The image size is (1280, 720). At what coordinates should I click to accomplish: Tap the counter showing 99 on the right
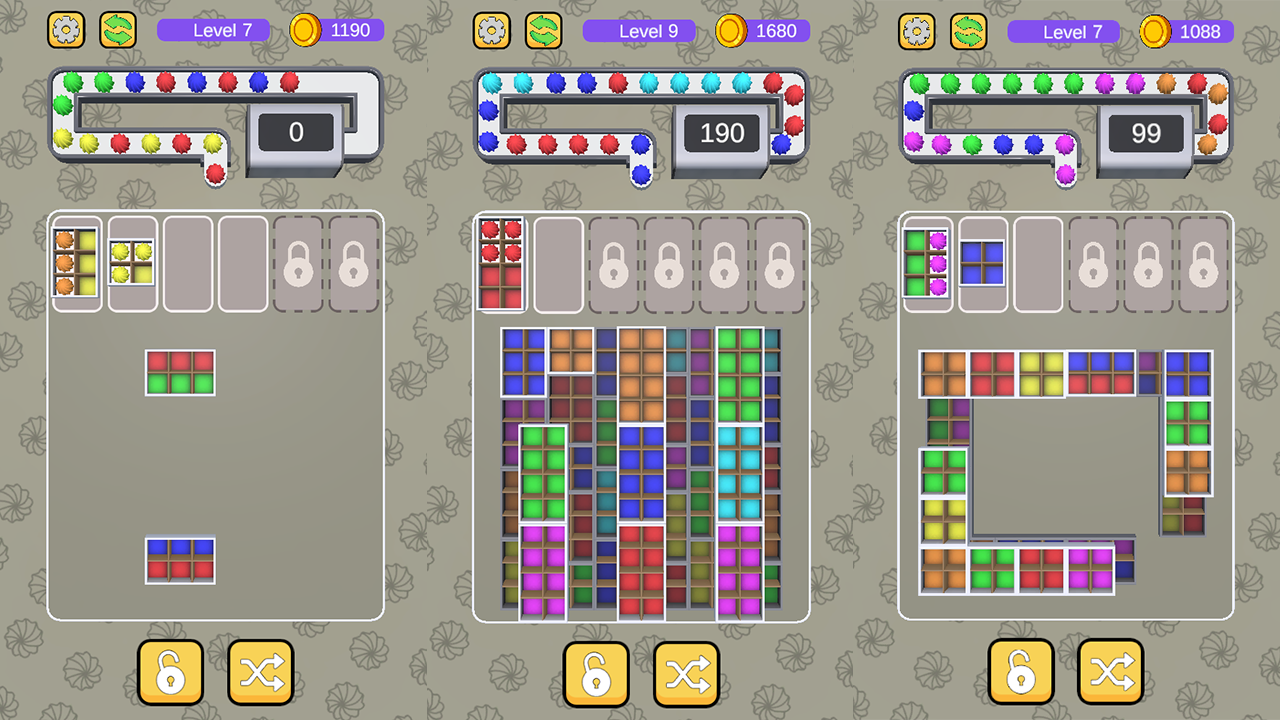1146,132
